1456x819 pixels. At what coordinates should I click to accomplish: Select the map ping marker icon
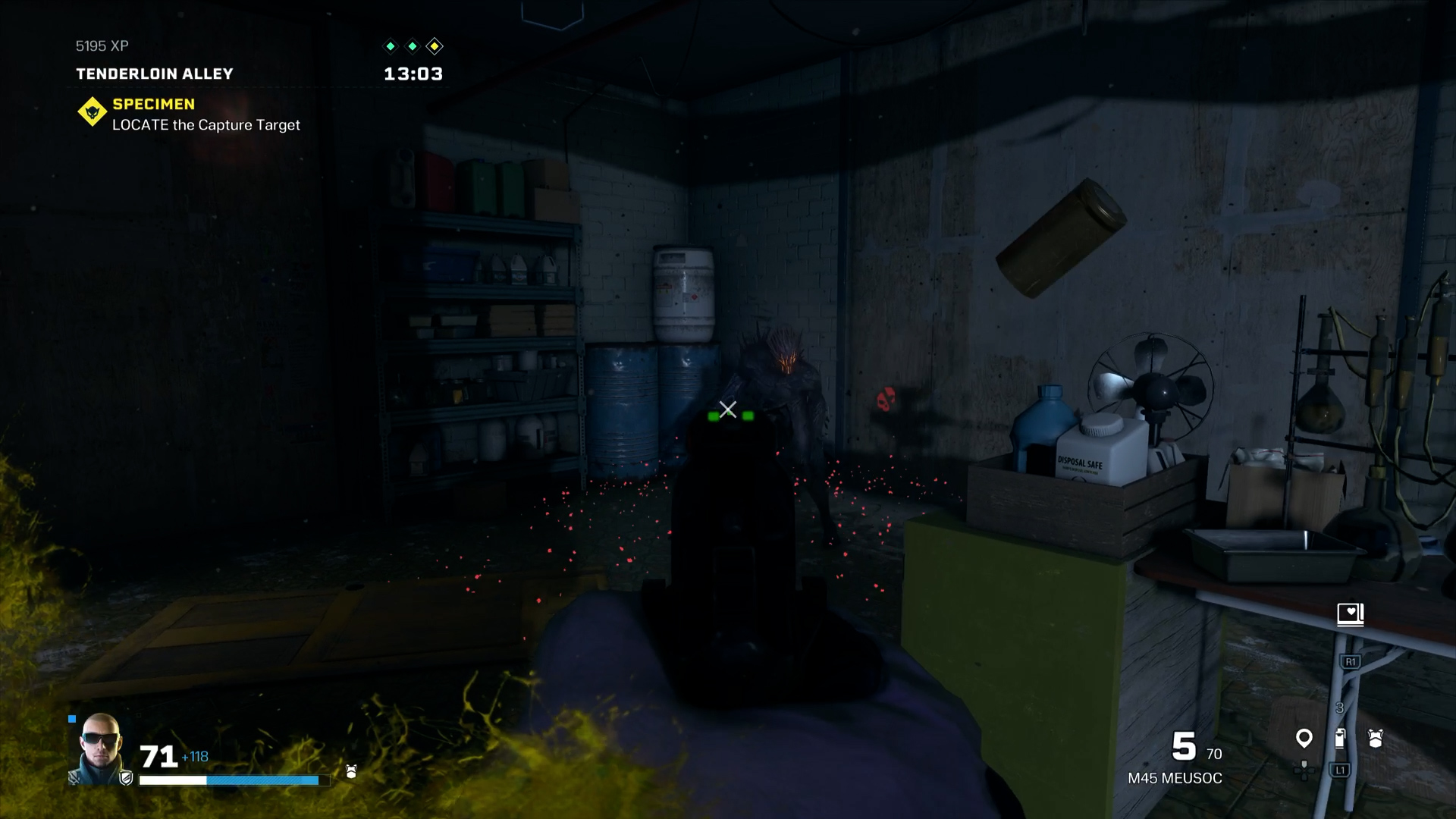[x=1304, y=738]
